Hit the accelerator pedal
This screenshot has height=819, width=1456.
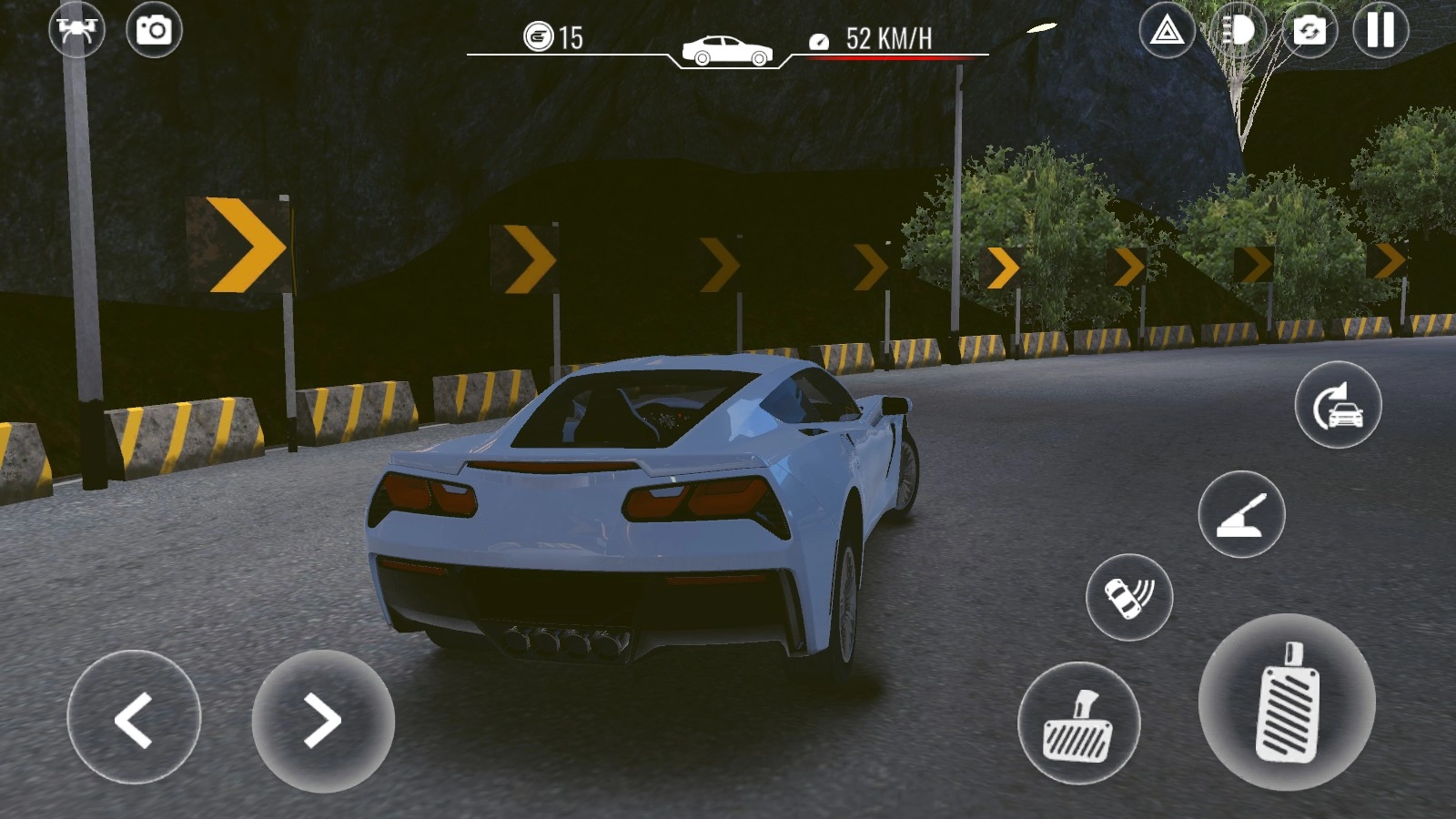click(x=1287, y=702)
